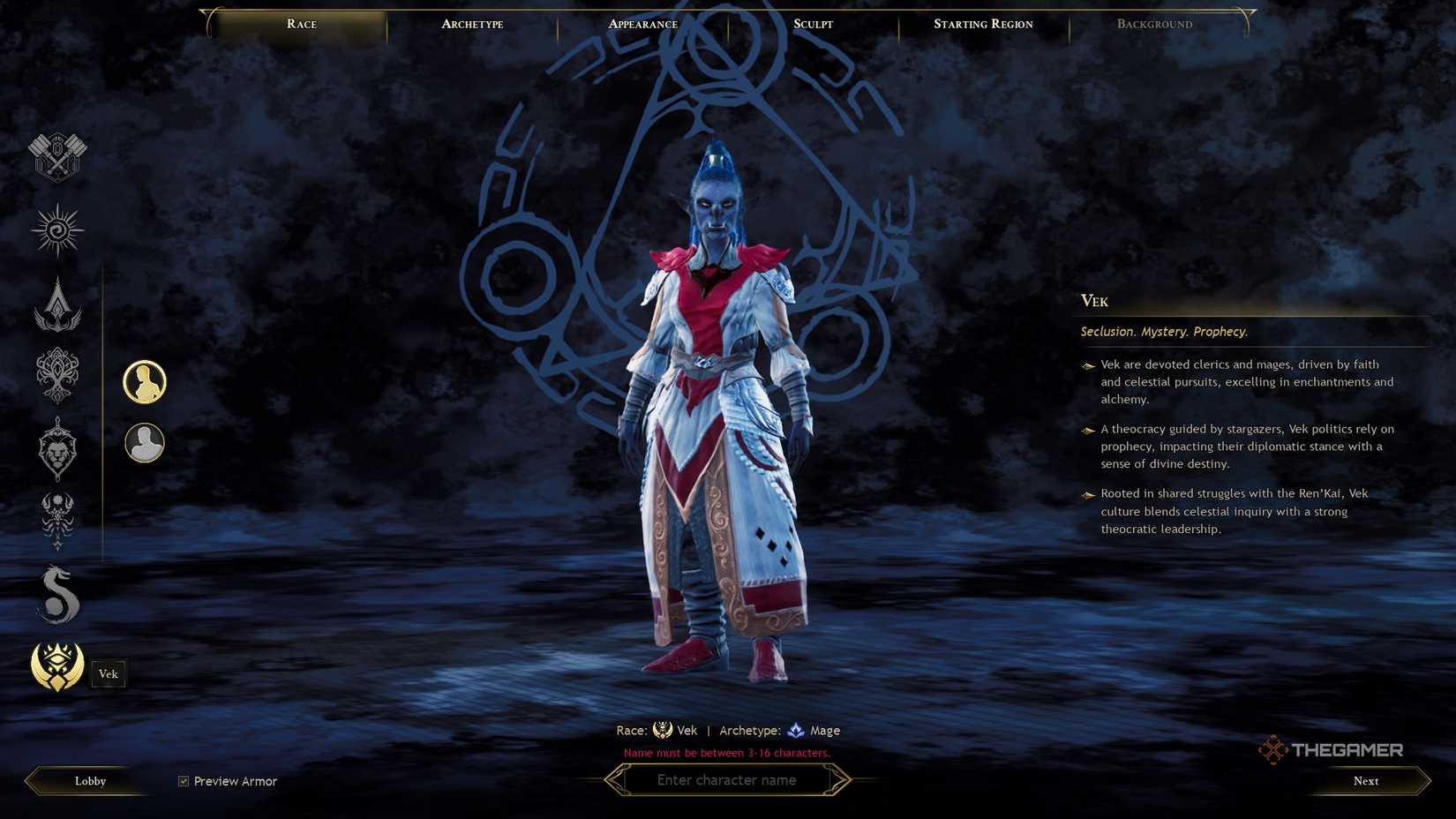Image resolution: width=1456 pixels, height=819 pixels.
Task: Select the spearhead race emblem
Action: (x=56, y=306)
